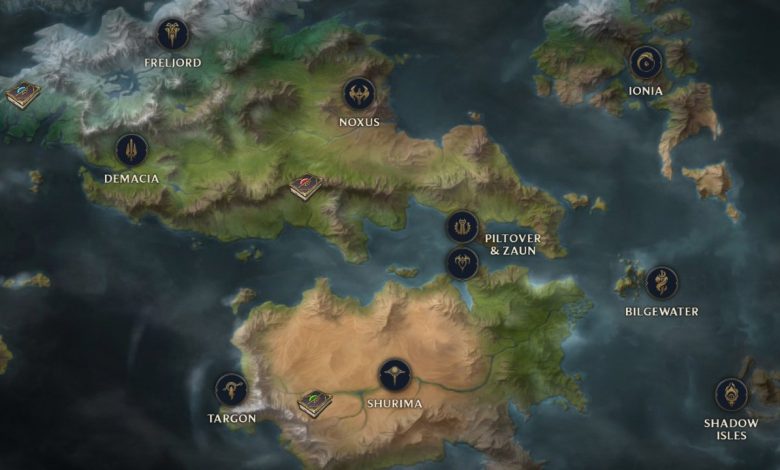Choose the Noxus faction marker
Screen dimensions: 780x470
[x=359, y=94]
